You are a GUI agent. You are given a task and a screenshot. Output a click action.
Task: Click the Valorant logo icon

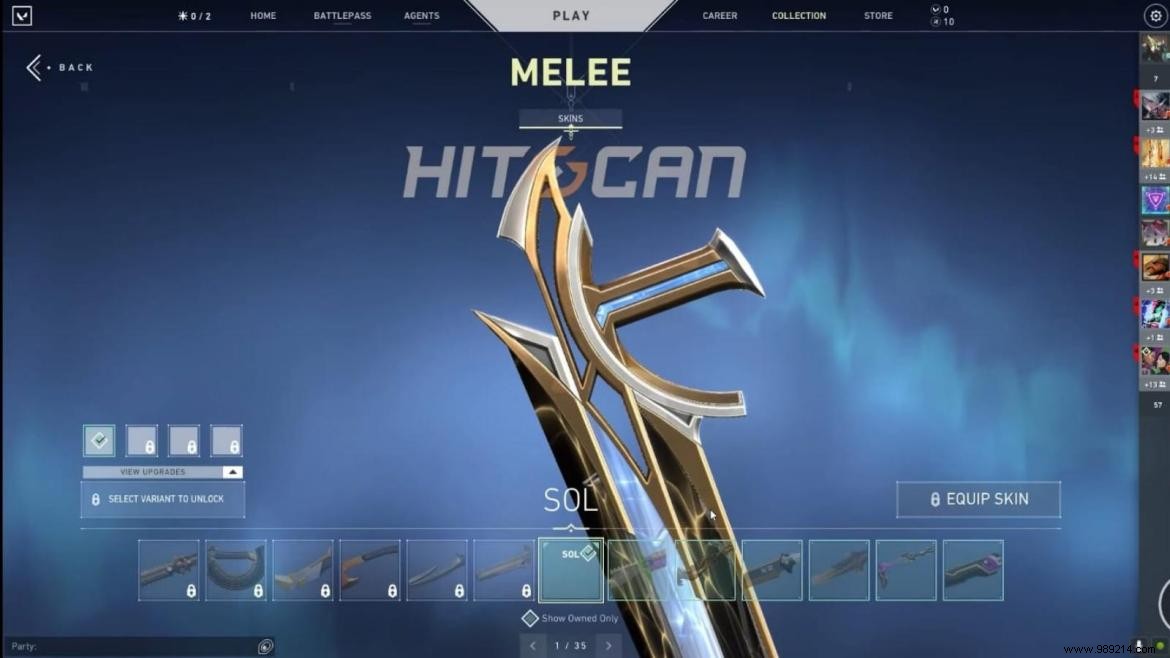[x=22, y=16]
